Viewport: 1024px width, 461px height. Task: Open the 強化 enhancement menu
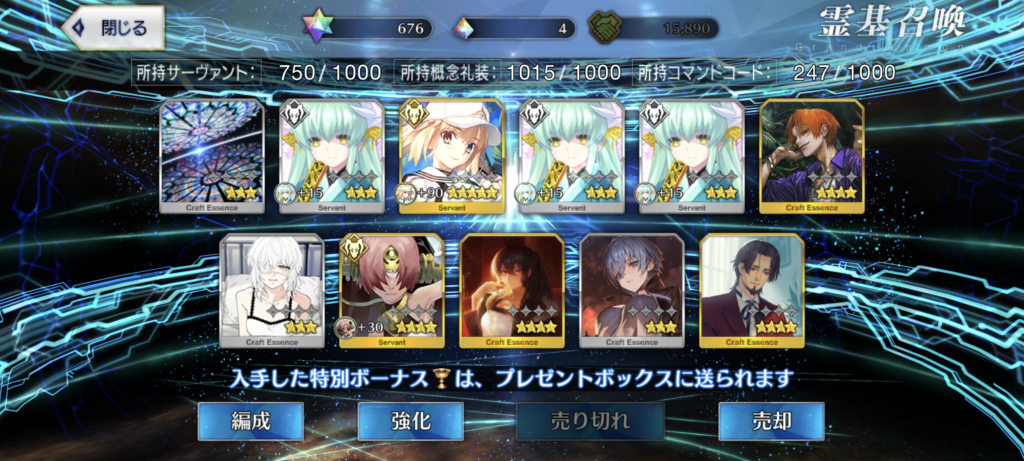(x=410, y=421)
